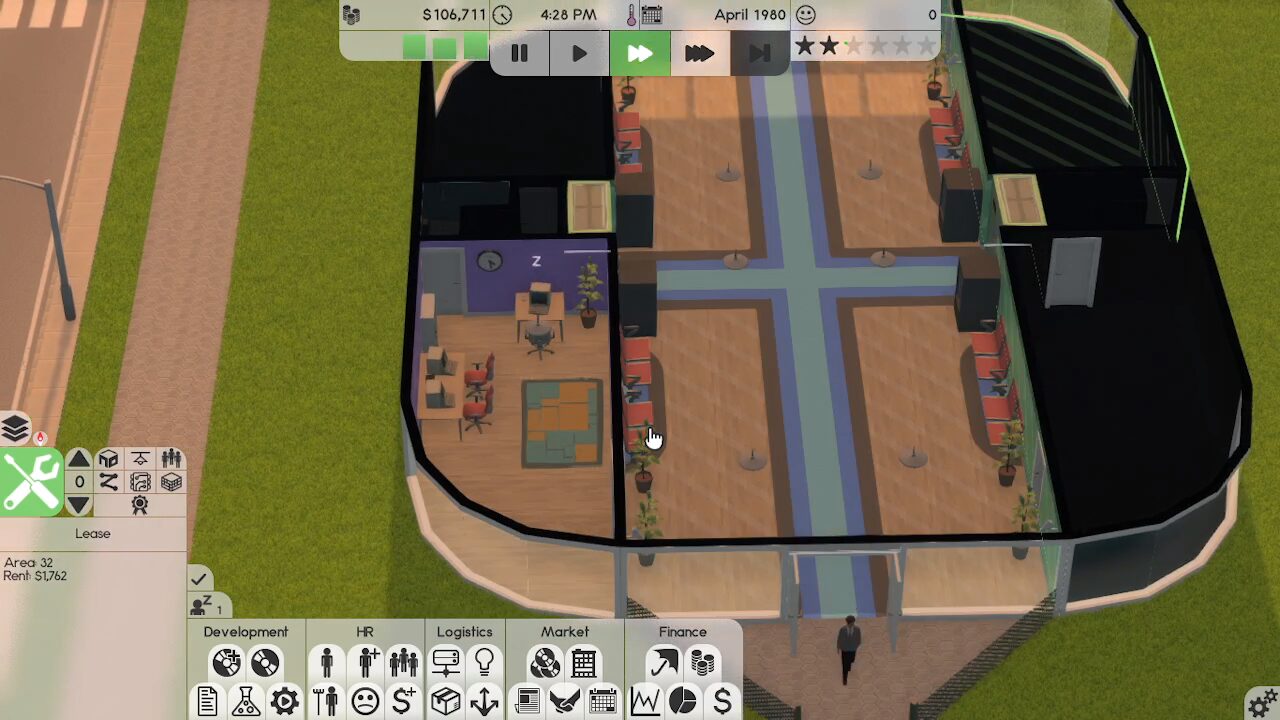Open the sad face HR icon
Viewport: 1280px width, 720px height.
tap(365, 701)
